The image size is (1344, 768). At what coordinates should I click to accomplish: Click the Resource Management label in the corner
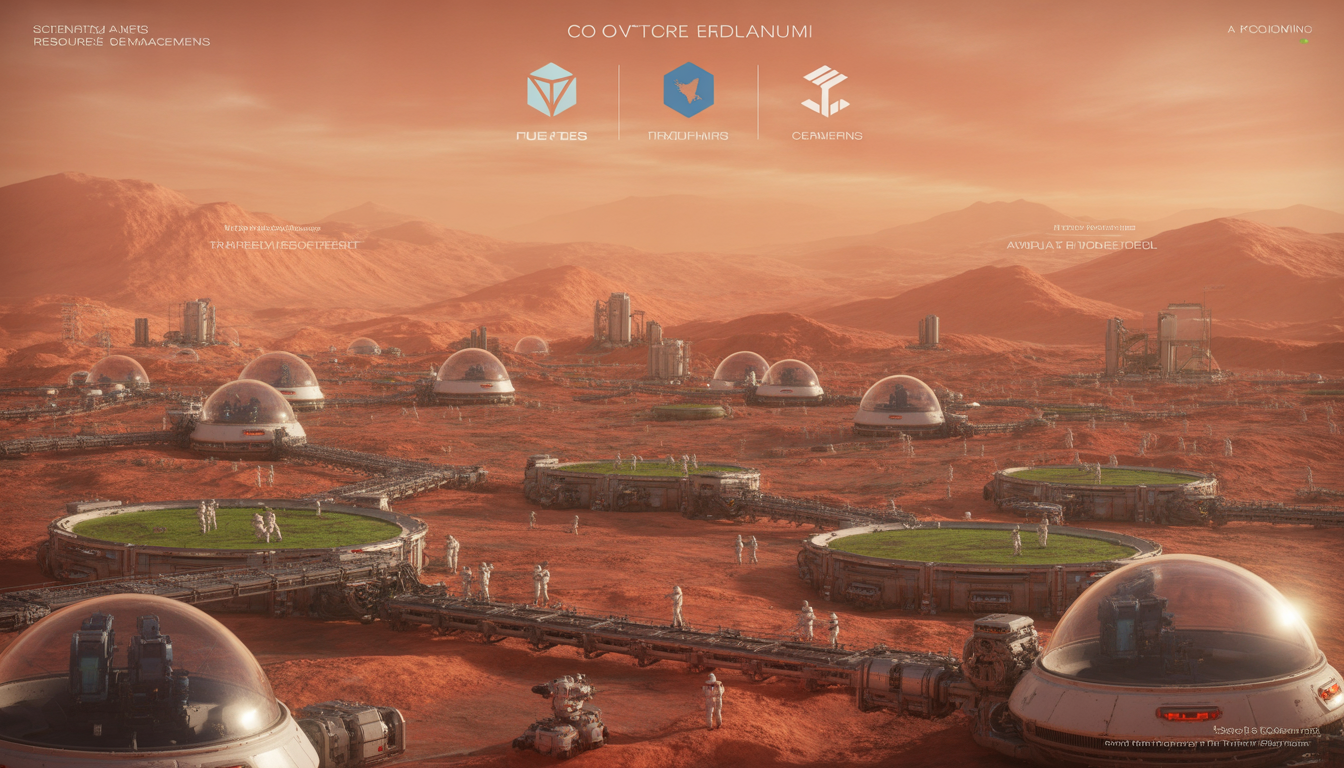click(x=121, y=42)
